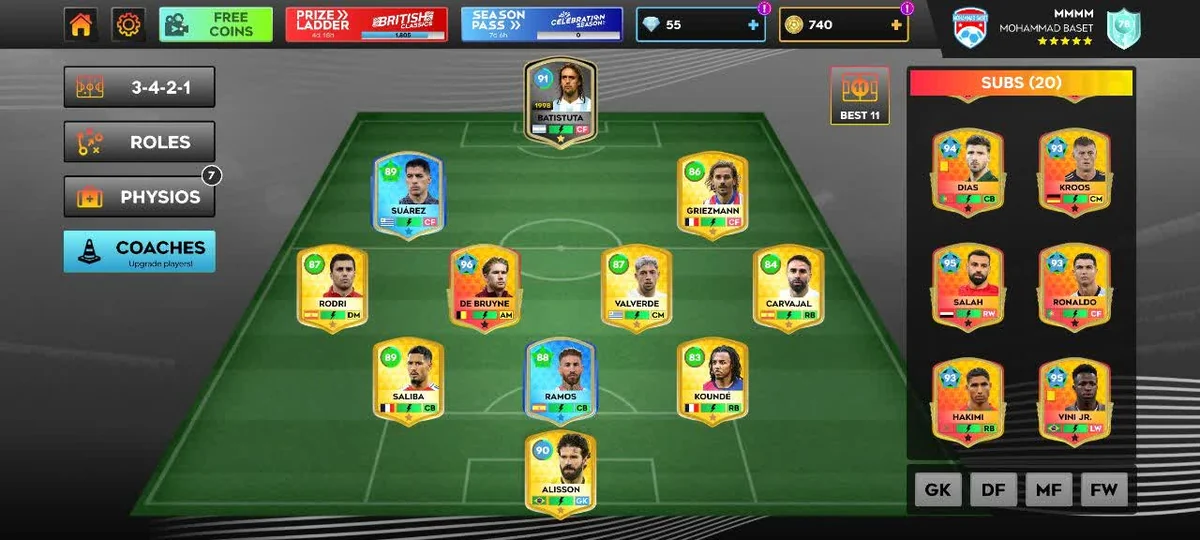
Task: Open the Roles menu
Action: pos(139,142)
